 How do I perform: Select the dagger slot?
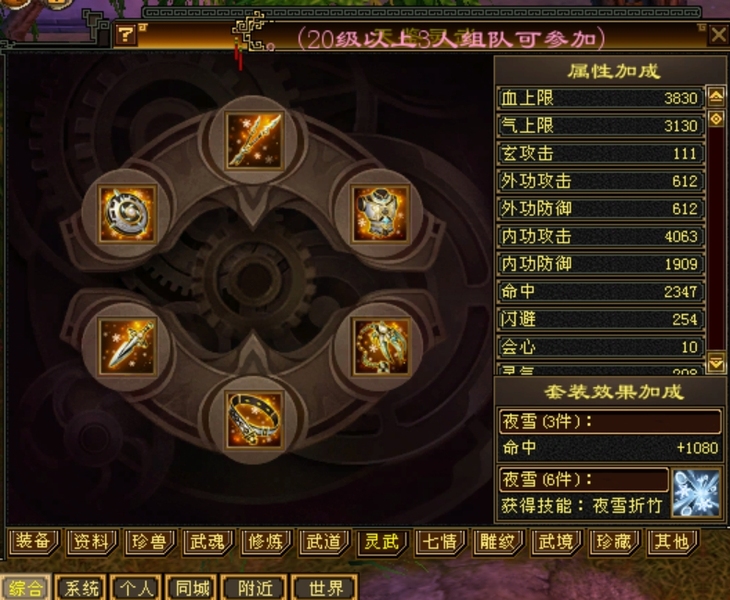[x=128, y=346]
